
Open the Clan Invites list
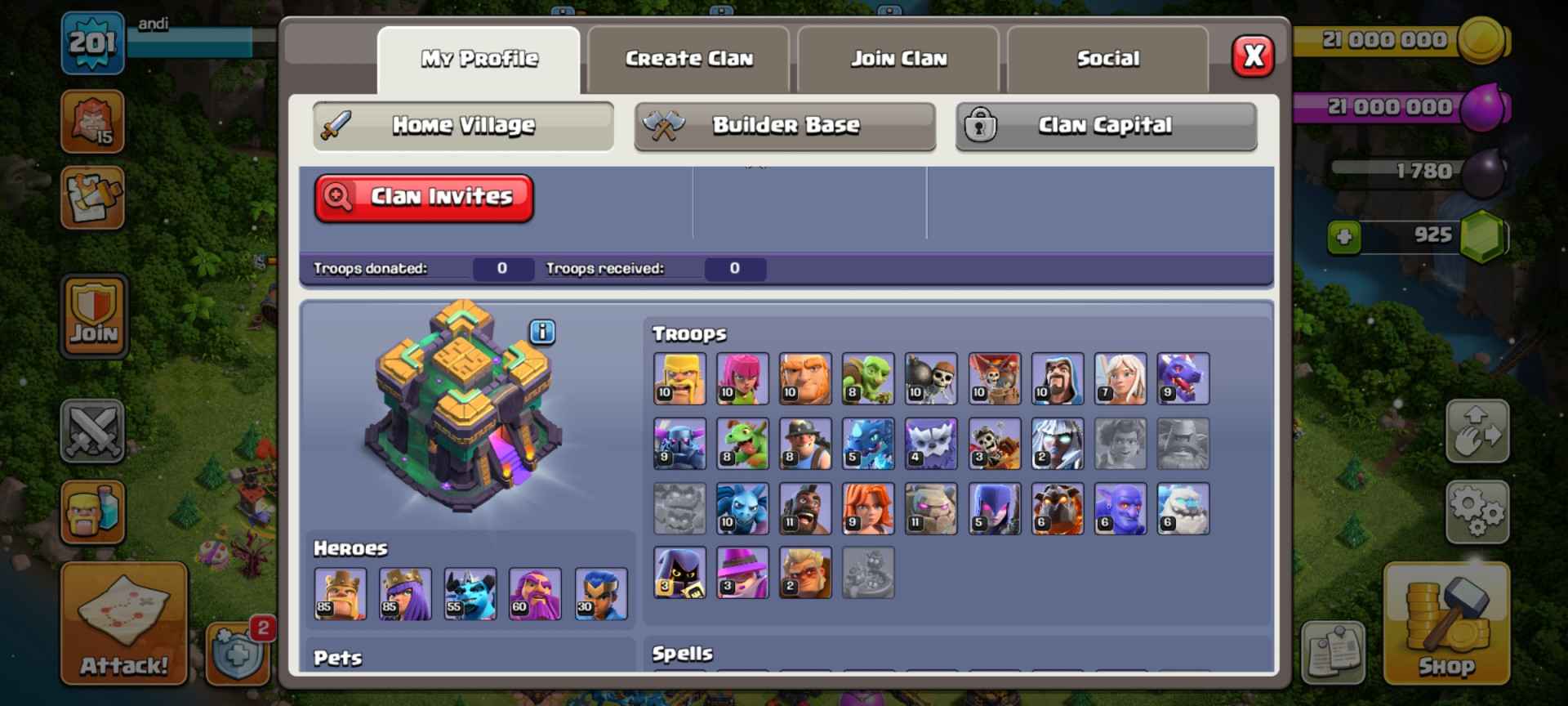pyautogui.click(x=424, y=196)
